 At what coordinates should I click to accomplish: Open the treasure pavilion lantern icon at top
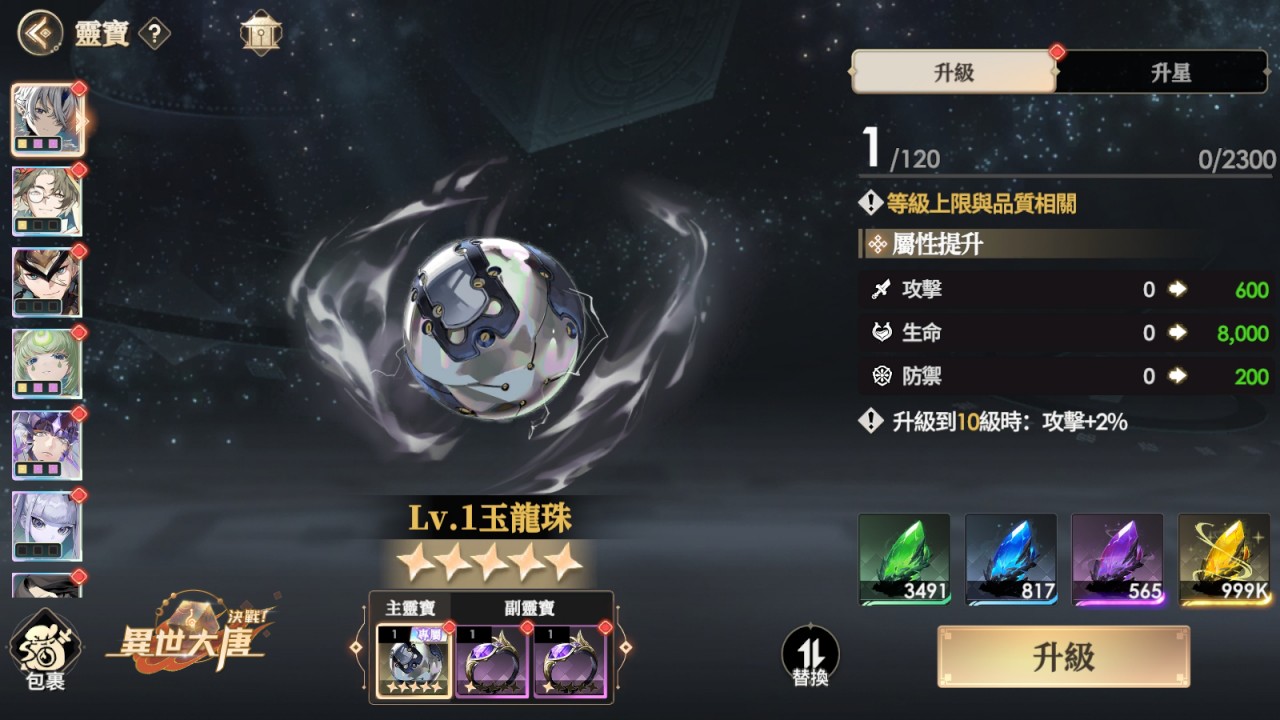coord(260,32)
